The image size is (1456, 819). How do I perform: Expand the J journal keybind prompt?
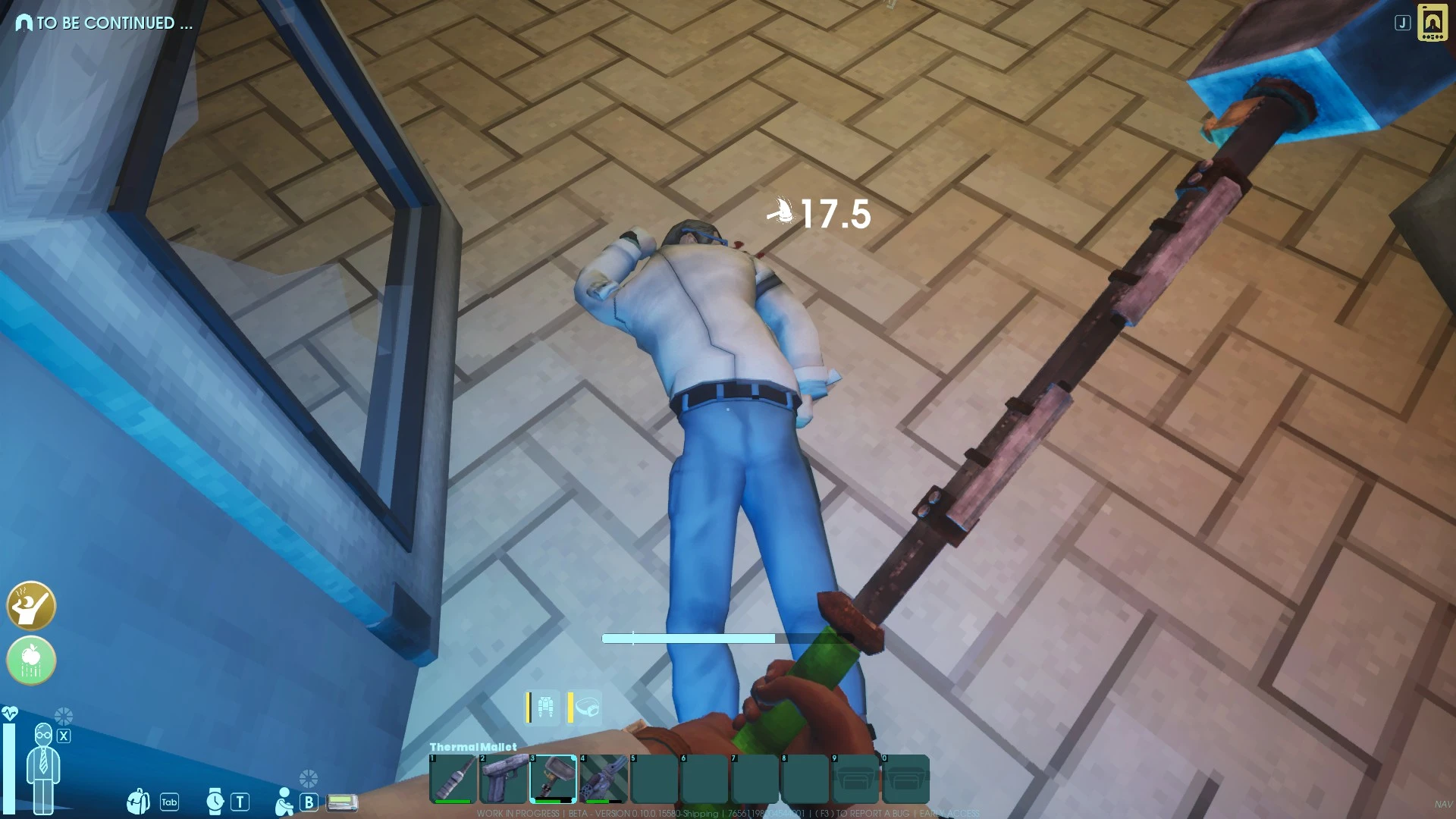[1401, 24]
